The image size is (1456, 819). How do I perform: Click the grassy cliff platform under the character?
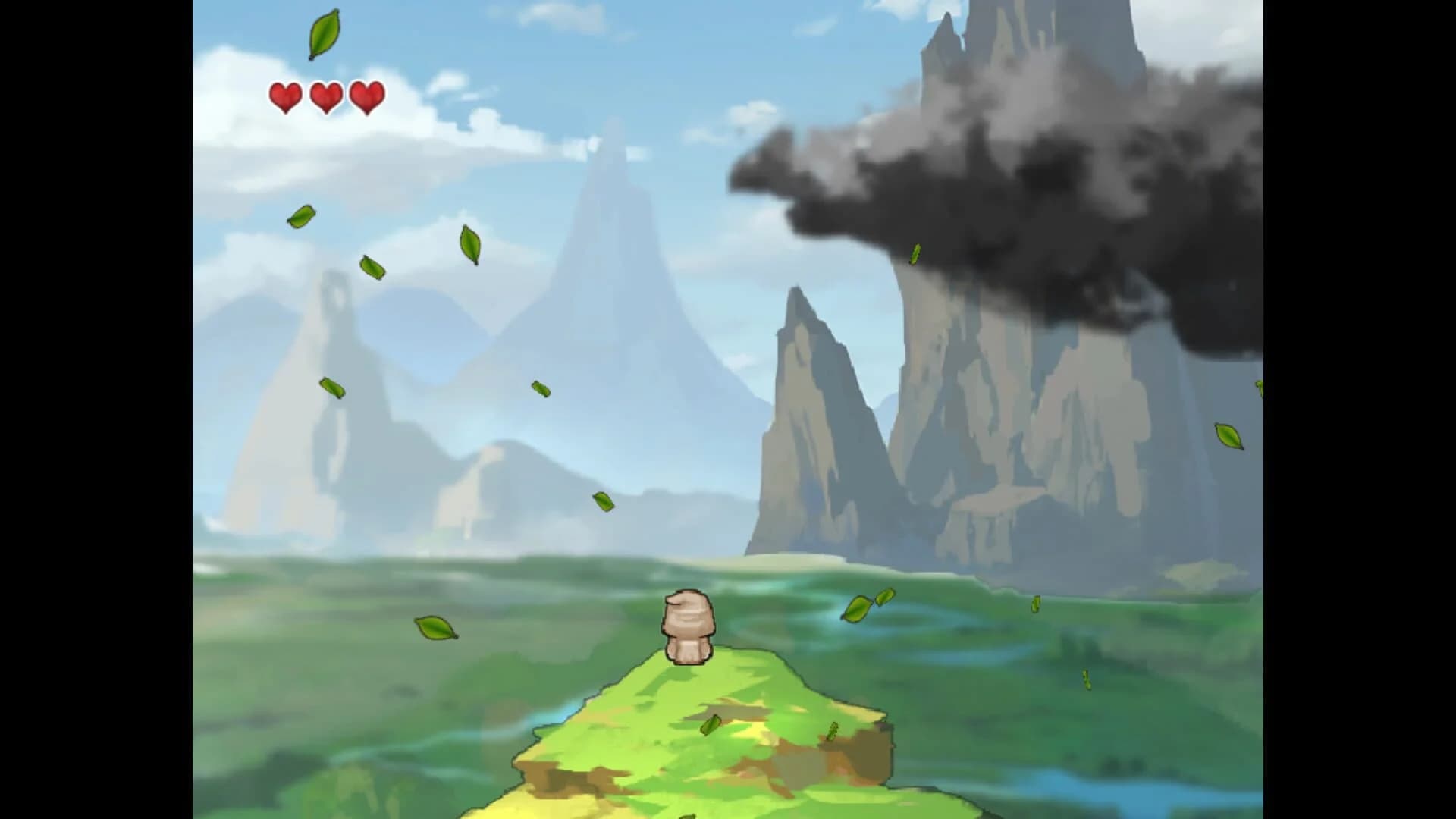tap(720, 758)
